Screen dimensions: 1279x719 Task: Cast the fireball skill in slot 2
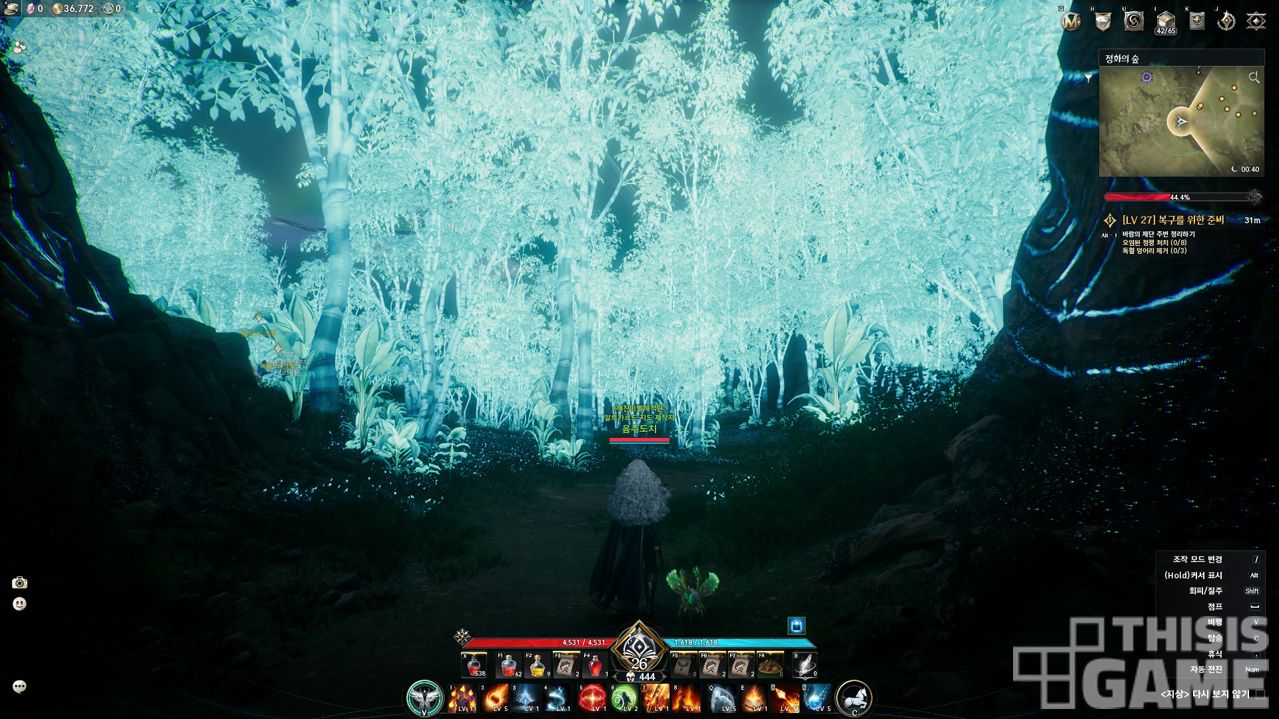(x=495, y=697)
